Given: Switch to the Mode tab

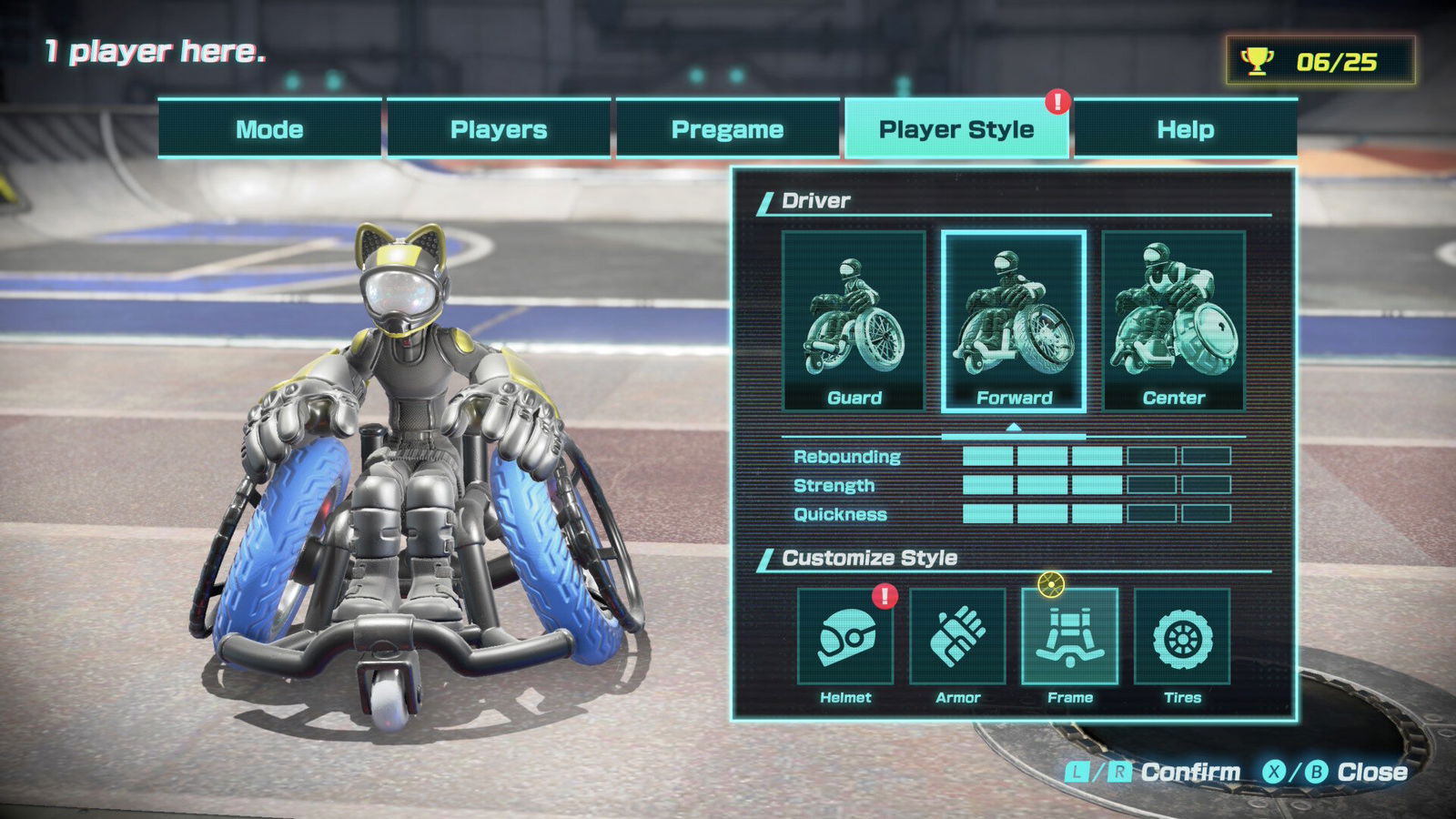Looking at the screenshot, I should (x=269, y=129).
